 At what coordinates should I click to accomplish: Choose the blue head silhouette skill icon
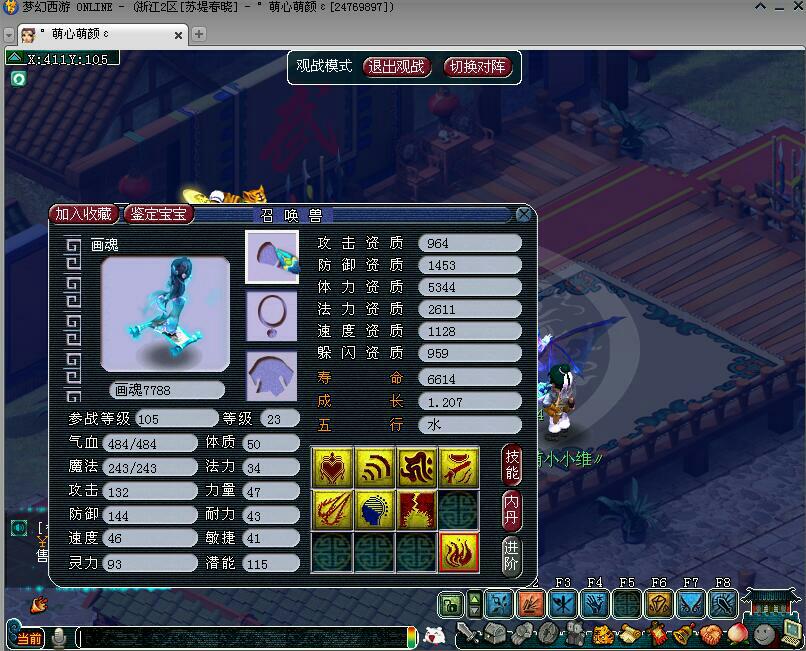374,509
